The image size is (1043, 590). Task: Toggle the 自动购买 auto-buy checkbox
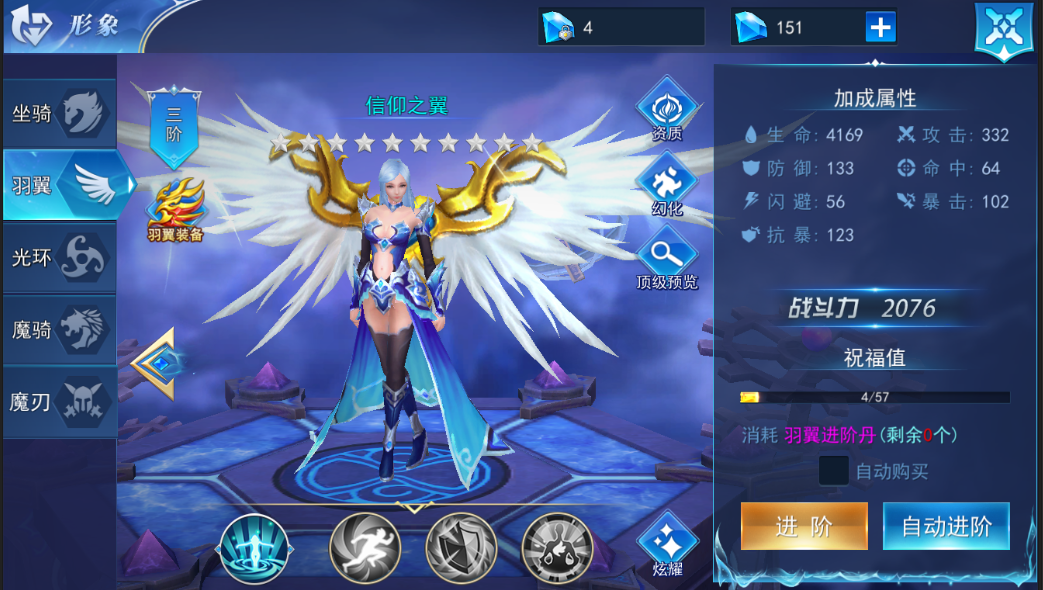click(x=833, y=470)
